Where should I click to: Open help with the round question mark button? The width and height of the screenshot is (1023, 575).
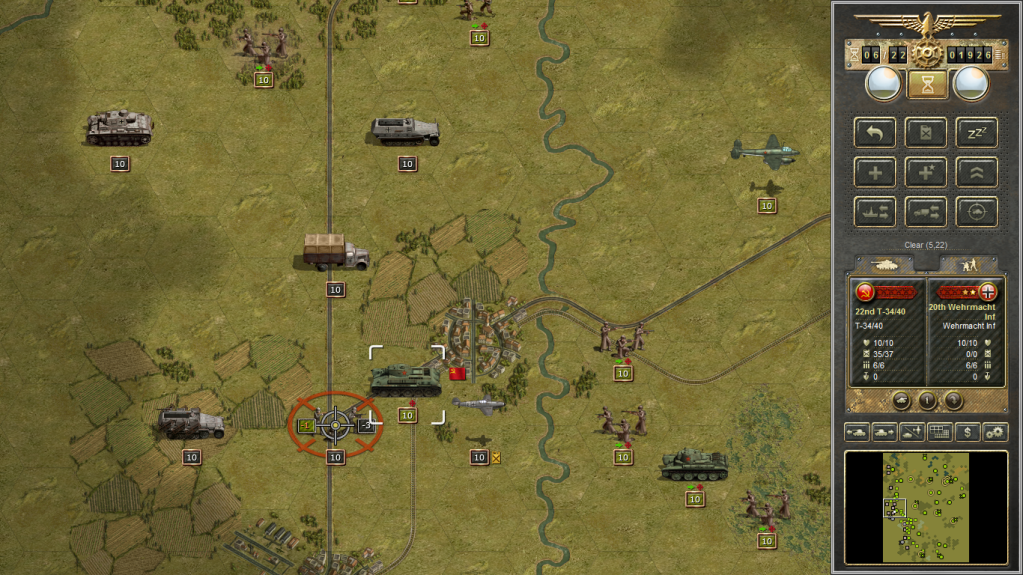click(954, 400)
